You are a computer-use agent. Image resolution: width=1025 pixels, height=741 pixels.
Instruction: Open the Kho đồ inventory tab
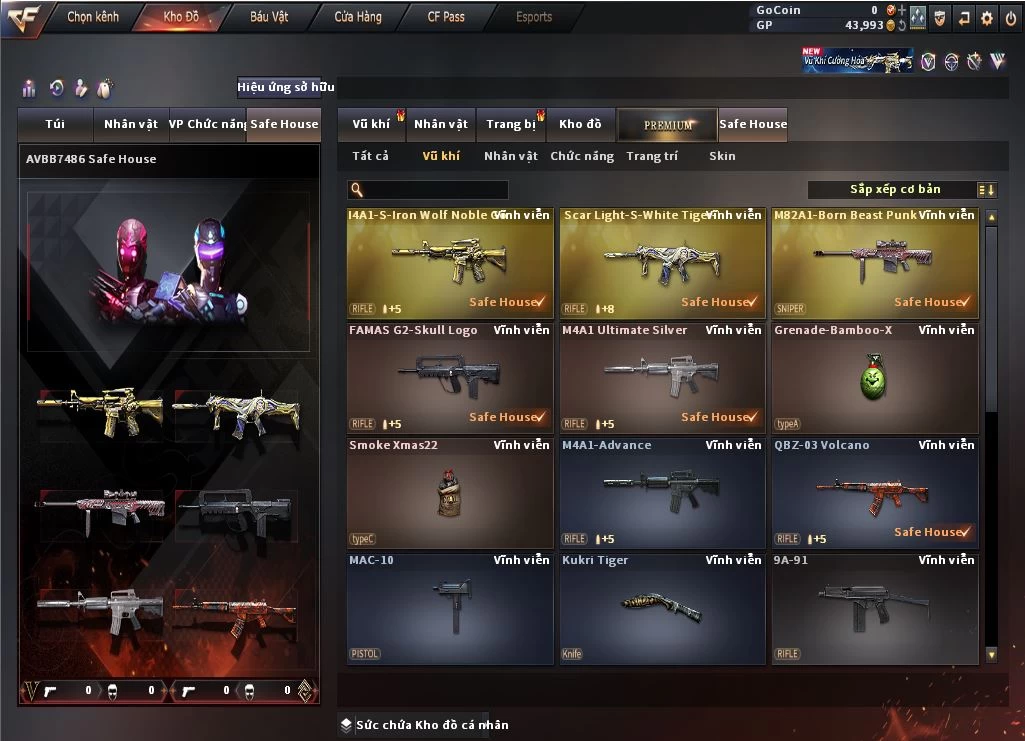580,124
